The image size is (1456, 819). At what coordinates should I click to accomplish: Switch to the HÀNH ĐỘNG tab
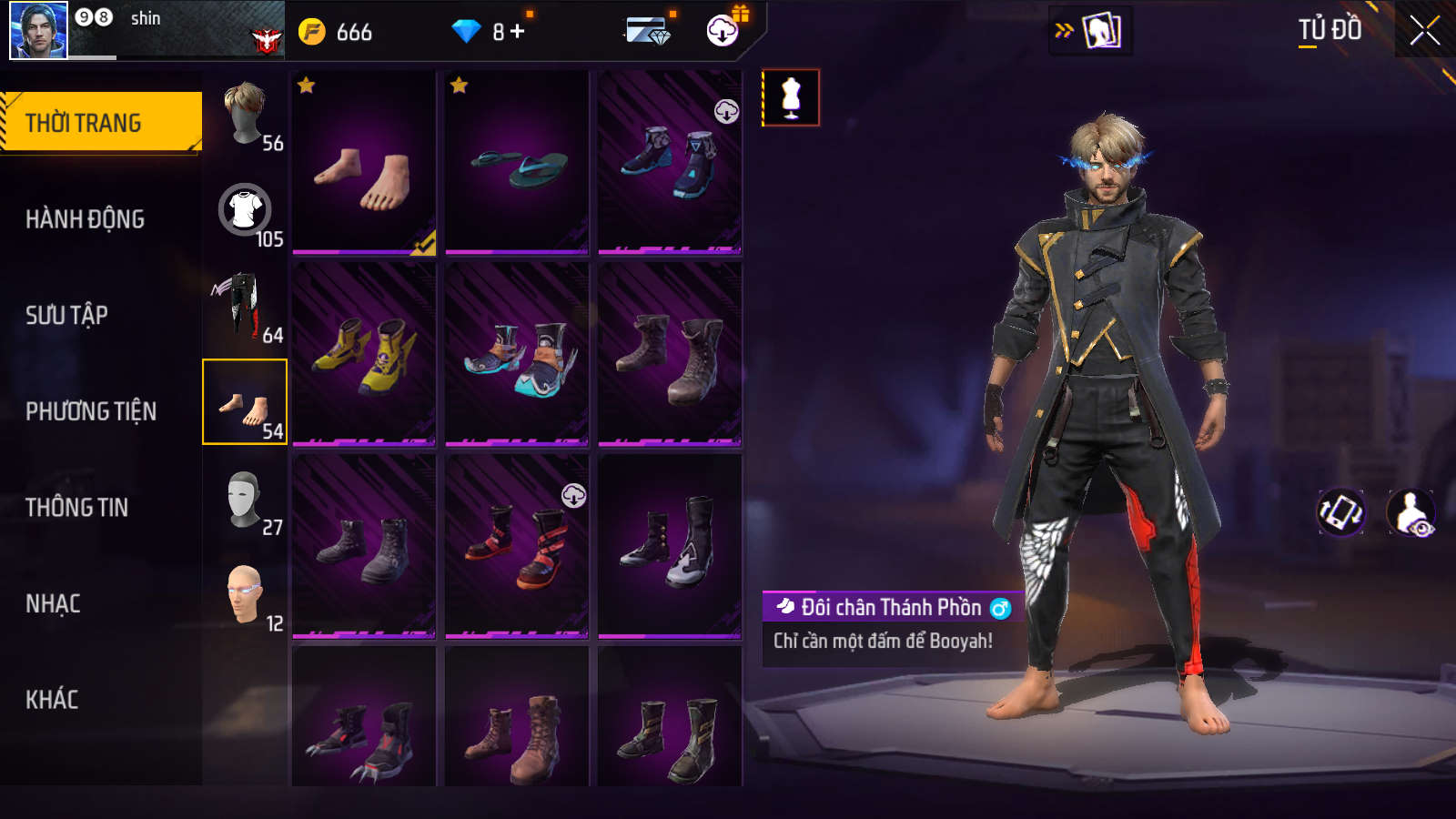tap(85, 219)
